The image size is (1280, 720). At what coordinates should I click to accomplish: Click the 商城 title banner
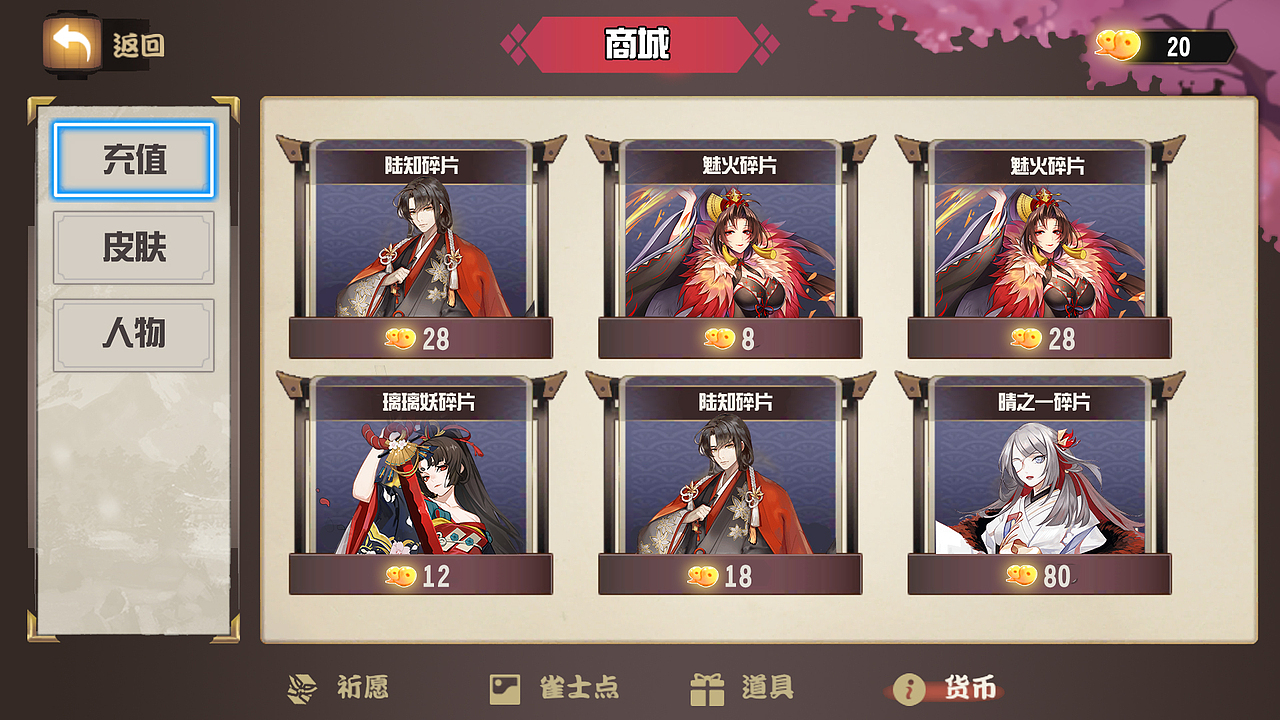[639, 40]
